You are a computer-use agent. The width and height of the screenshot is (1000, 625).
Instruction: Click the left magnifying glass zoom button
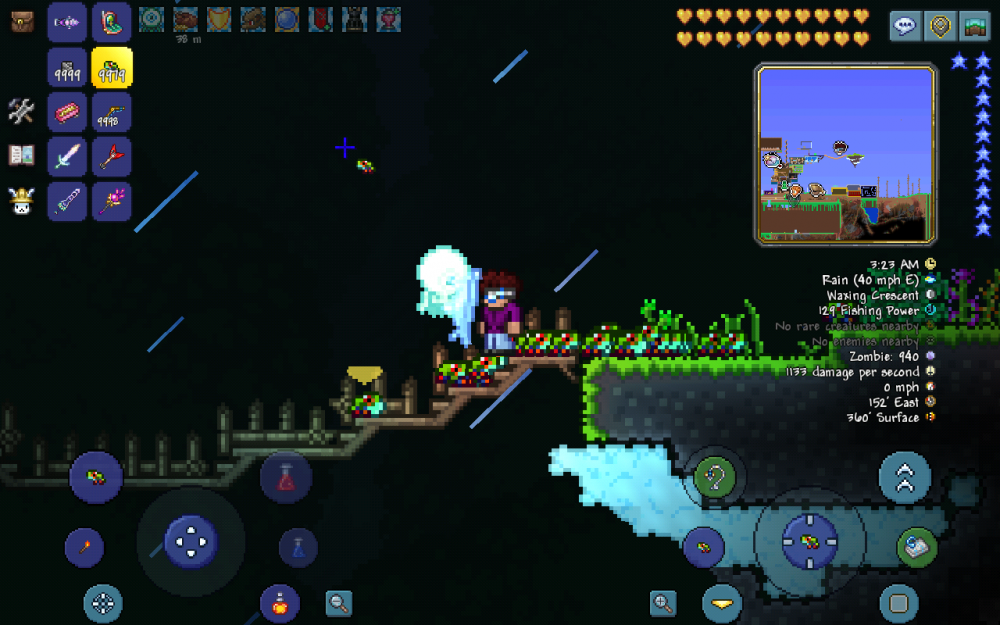(339, 603)
